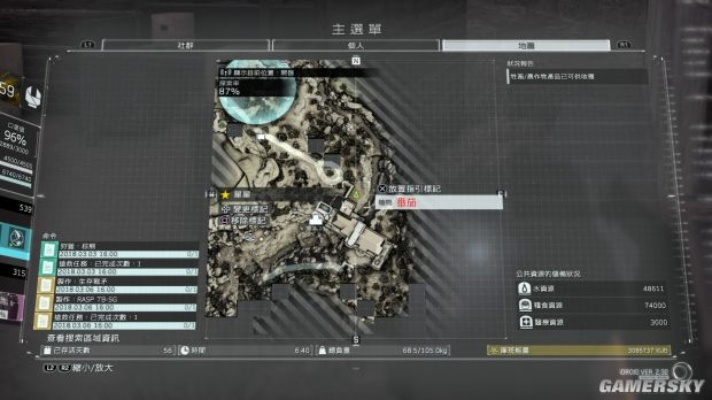This screenshot has width=712, height=400.
Task: Click the highlighted 番茄 map entry
Action: 438,202
